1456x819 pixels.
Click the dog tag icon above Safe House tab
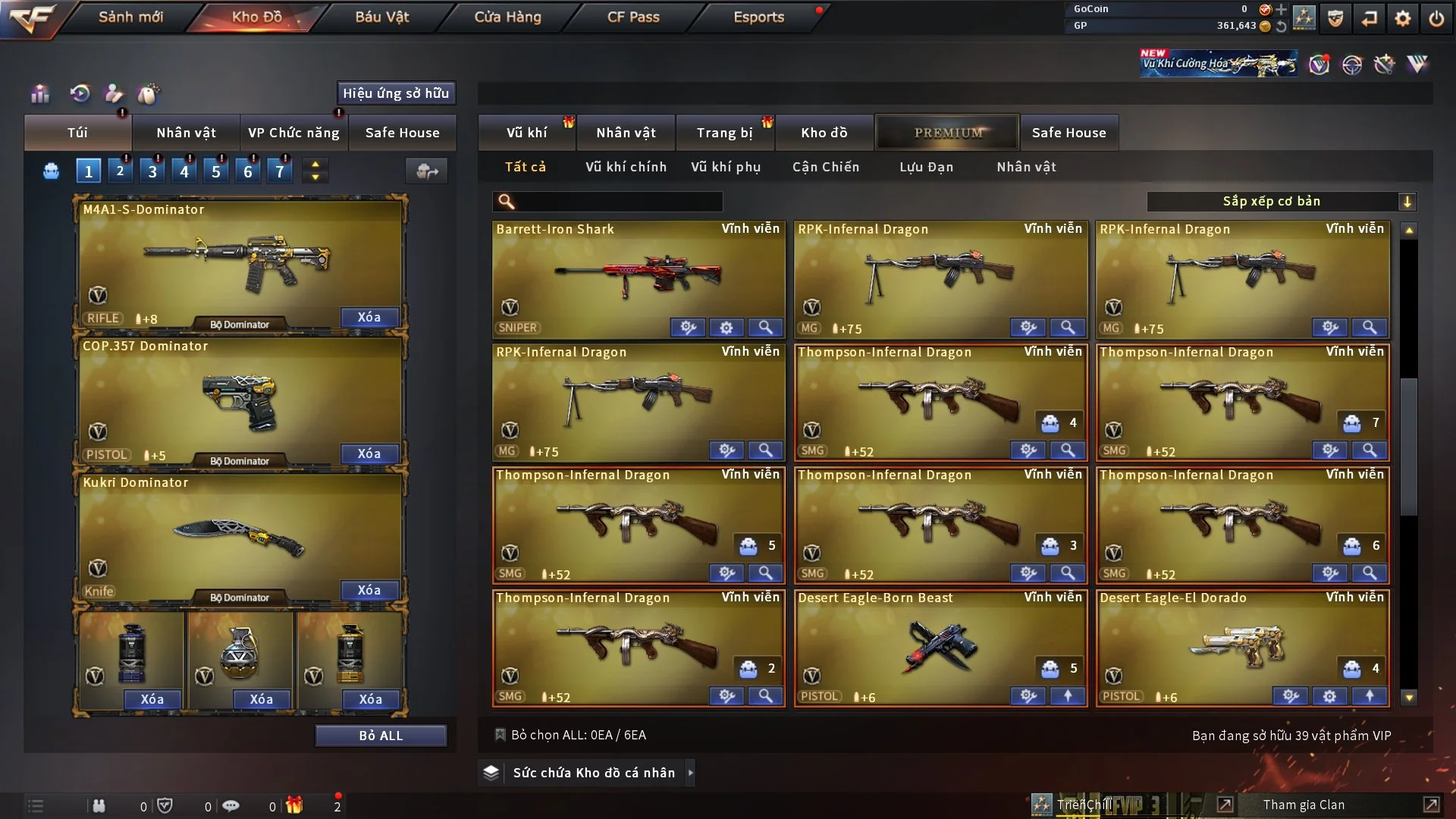click(x=149, y=93)
